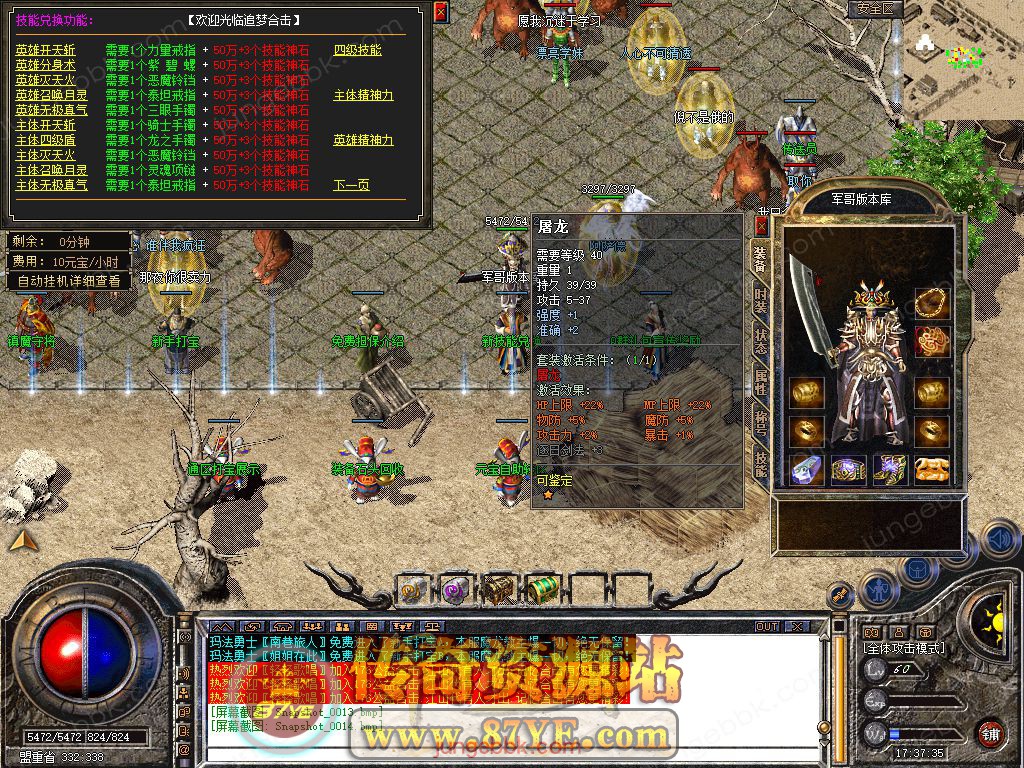Choose the 主体四级盾 exchange option
The width and height of the screenshot is (1024, 768).
tap(45, 140)
